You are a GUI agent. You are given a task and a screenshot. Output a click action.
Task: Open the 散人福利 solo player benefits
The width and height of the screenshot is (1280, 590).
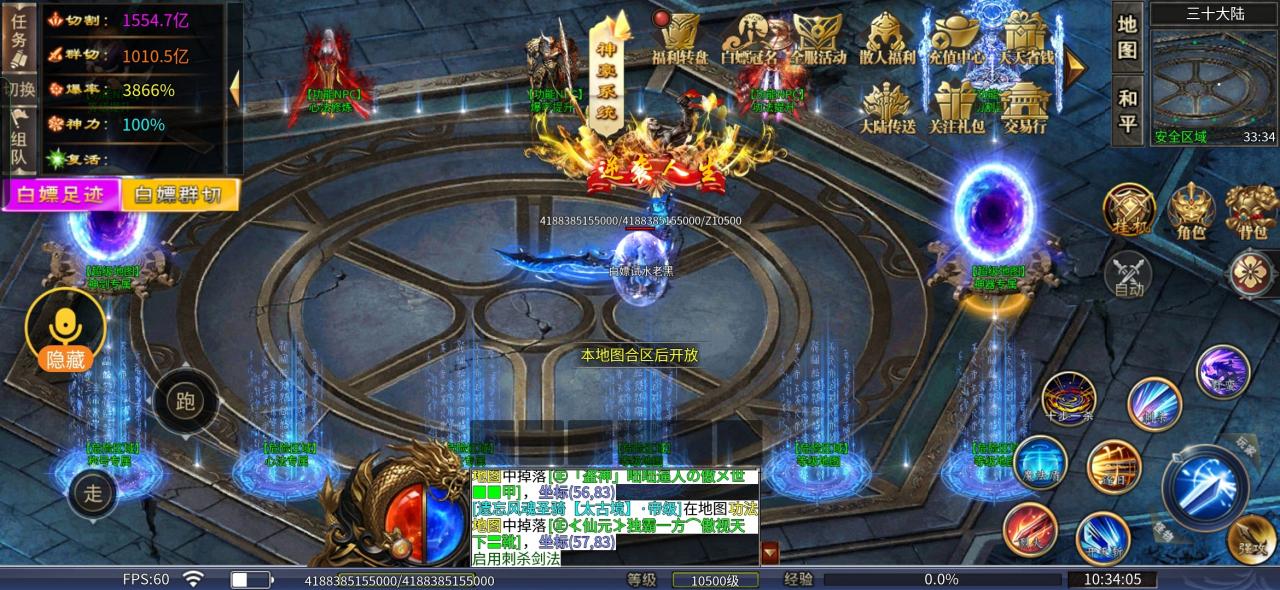pos(887,40)
